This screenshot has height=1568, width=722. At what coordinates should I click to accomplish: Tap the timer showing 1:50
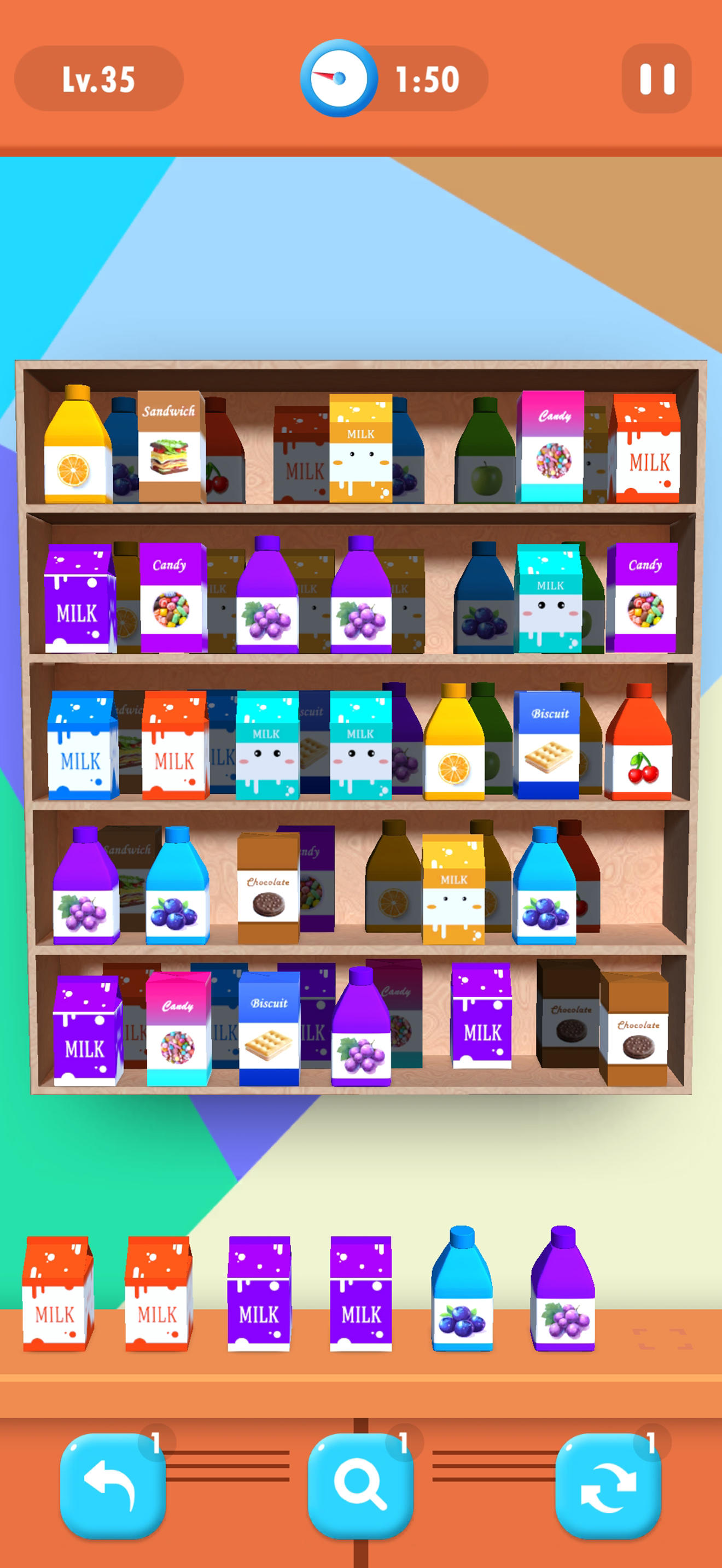pyautogui.click(x=426, y=77)
